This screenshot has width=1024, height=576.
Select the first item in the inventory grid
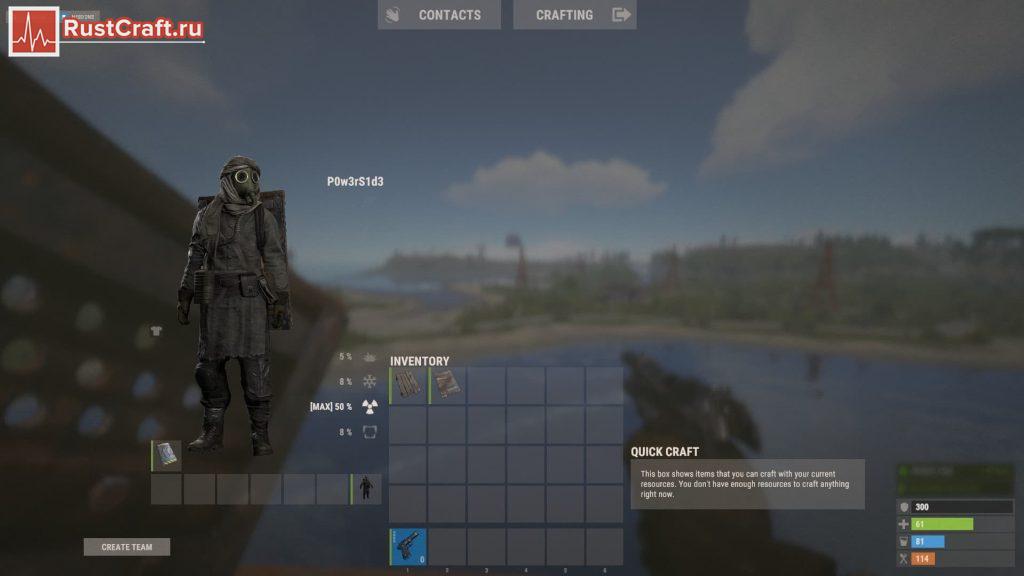[x=408, y=386]
